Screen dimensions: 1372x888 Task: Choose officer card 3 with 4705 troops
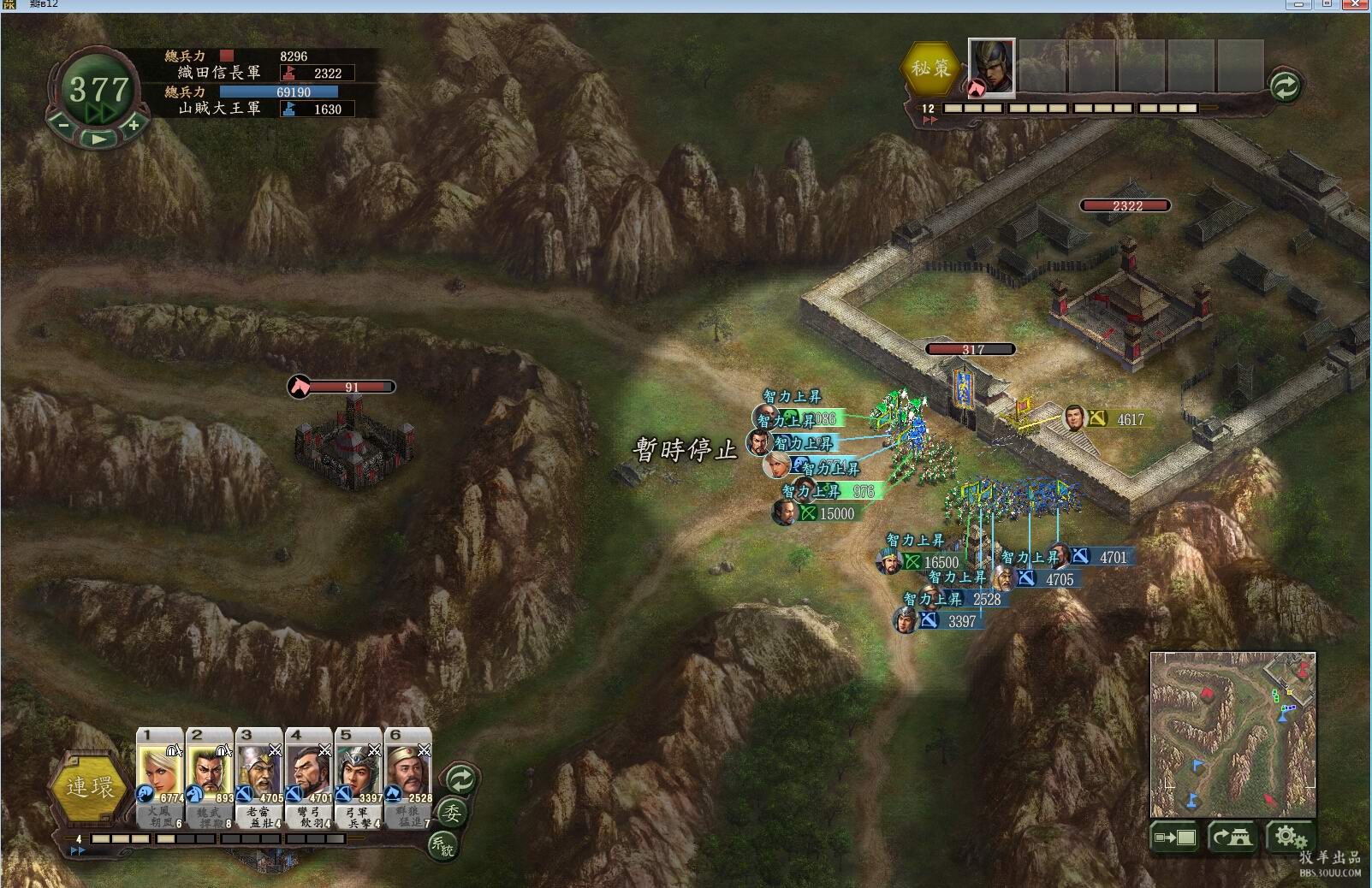pos(259,773)
